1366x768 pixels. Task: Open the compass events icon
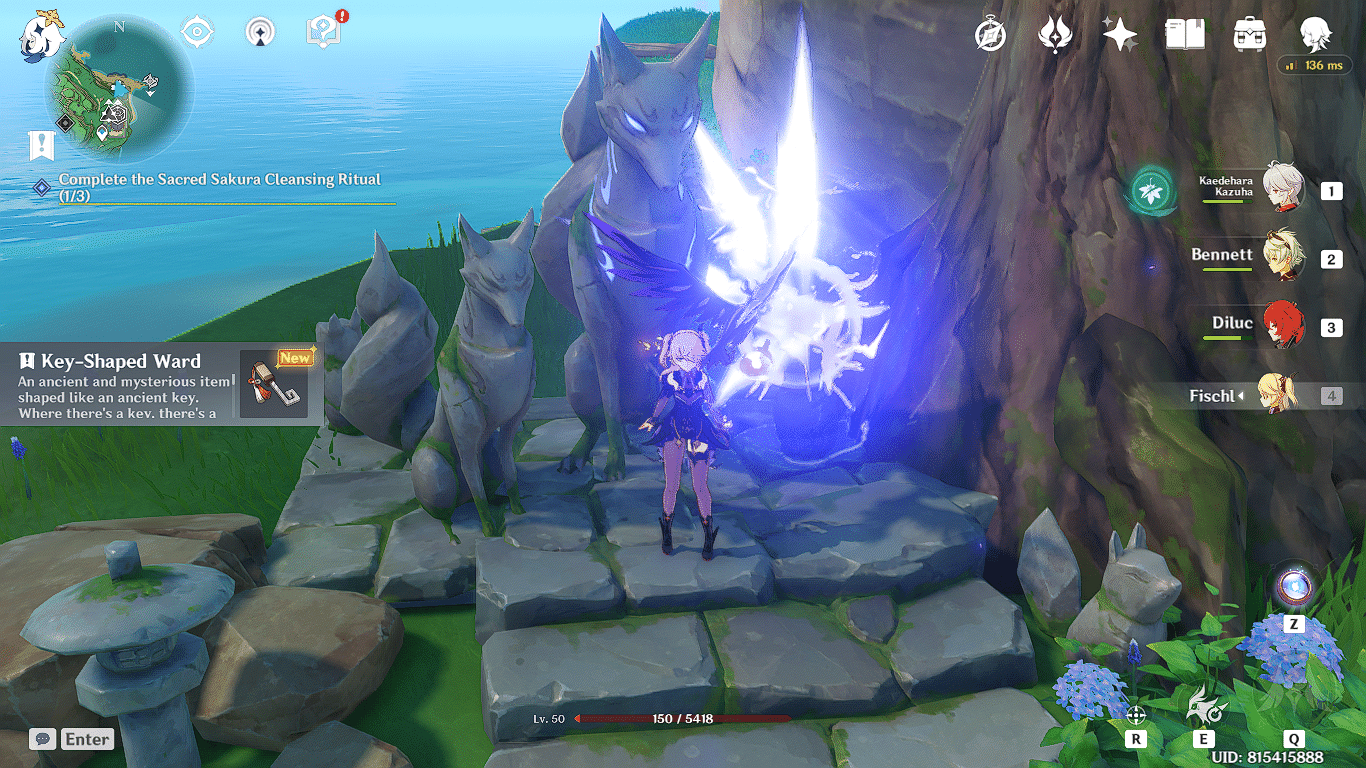(x=990, y=34)
